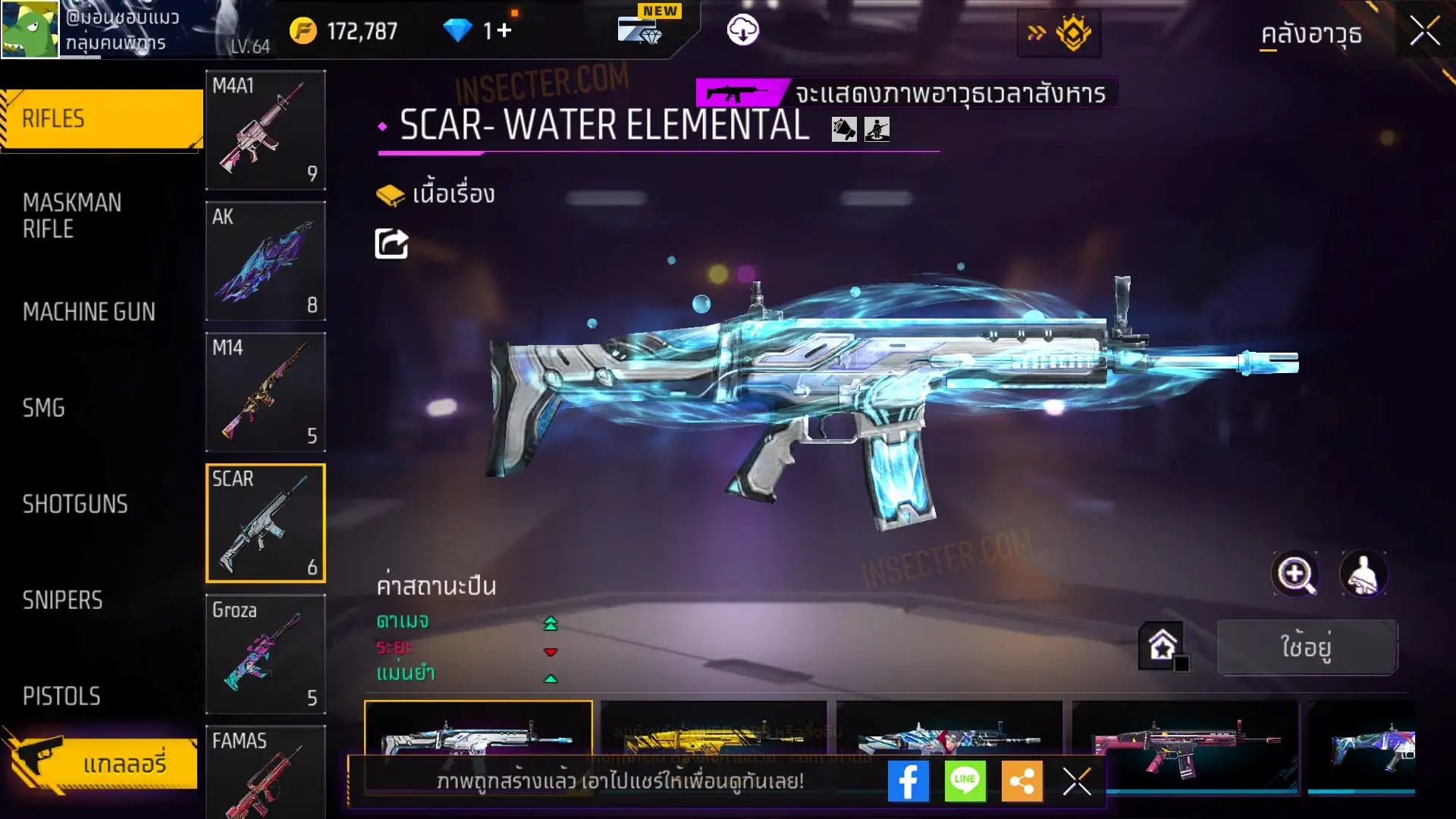Viewport: 1456px width, 819px height.
Task: Share the image to Facebook
Action: click(908, 781)
